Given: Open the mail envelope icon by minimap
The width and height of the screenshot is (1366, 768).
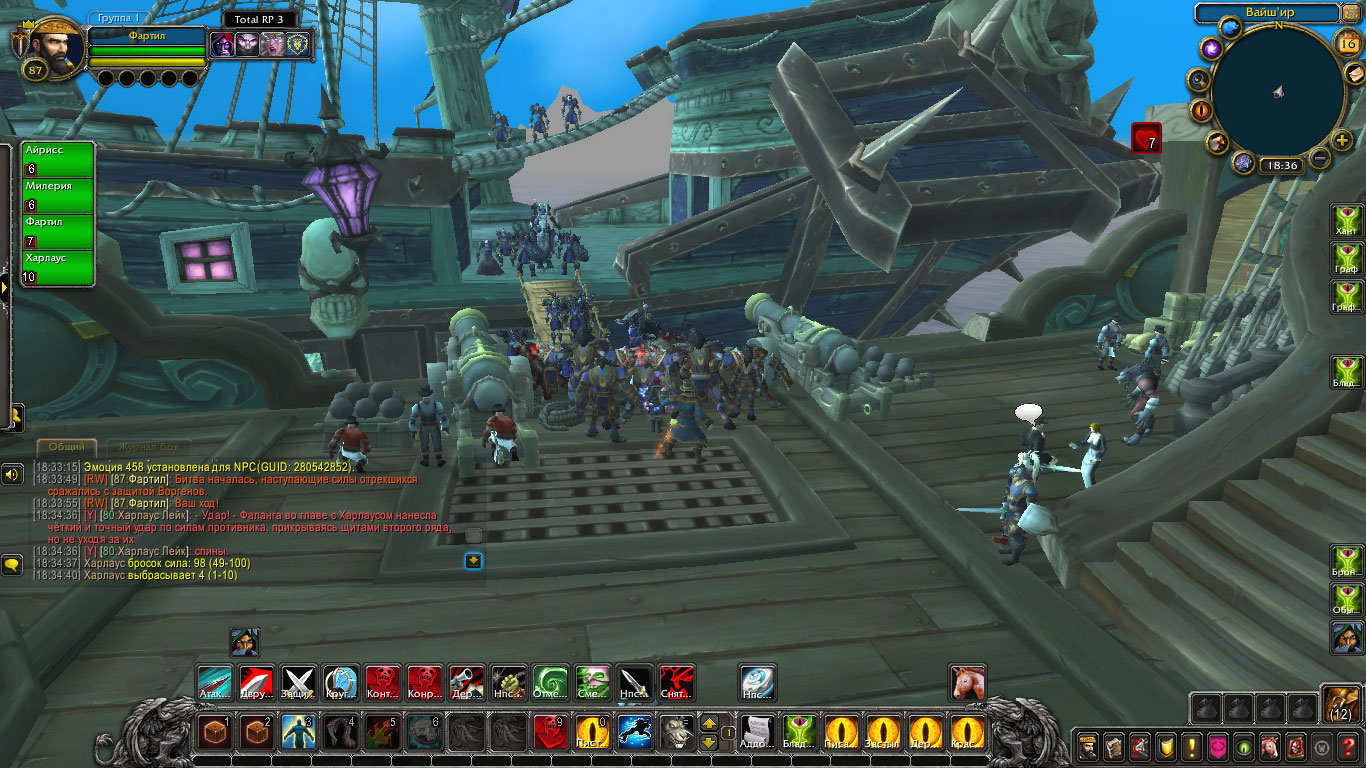Looking at the screenshot, I should coord(1353,74).
